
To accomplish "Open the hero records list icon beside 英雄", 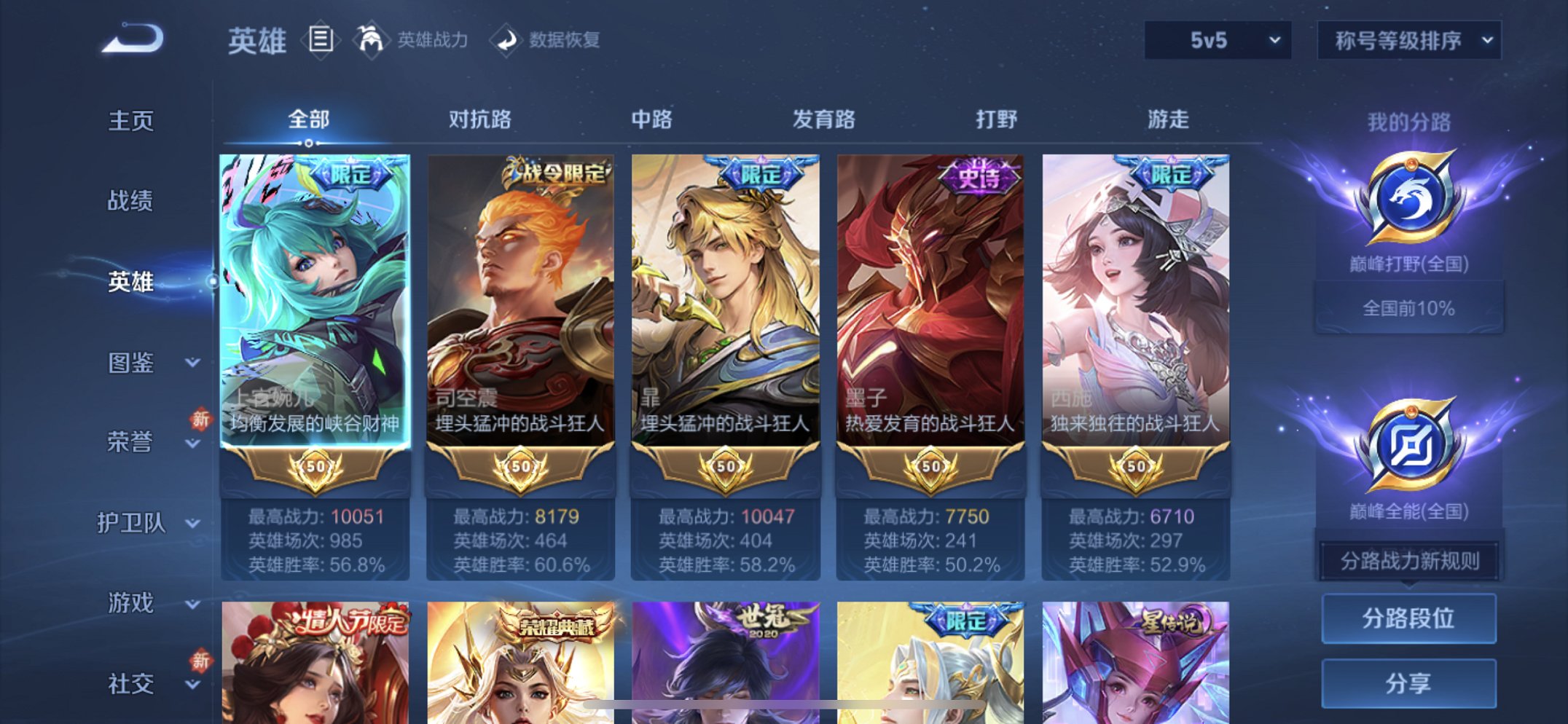I will click(321, 39).
